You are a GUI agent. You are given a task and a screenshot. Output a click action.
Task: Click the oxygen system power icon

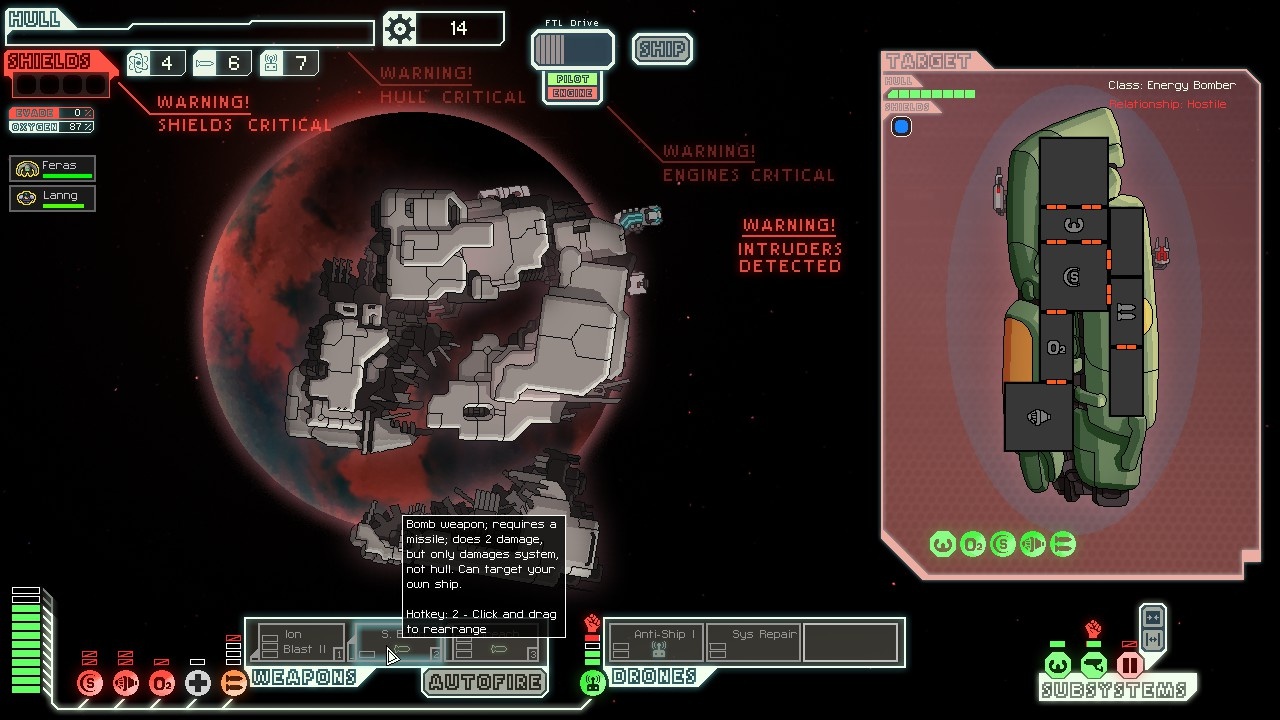162,684
